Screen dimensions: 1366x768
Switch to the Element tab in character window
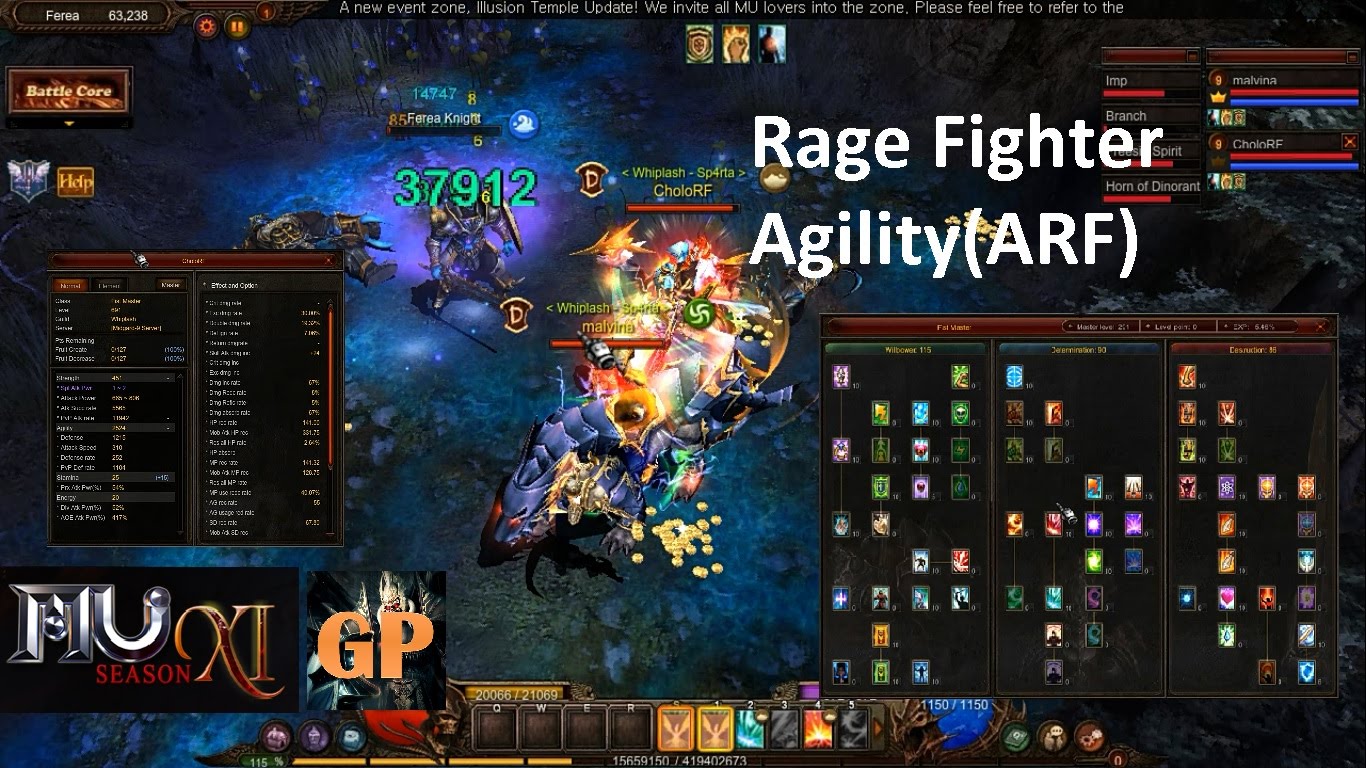tap(110, 285)
